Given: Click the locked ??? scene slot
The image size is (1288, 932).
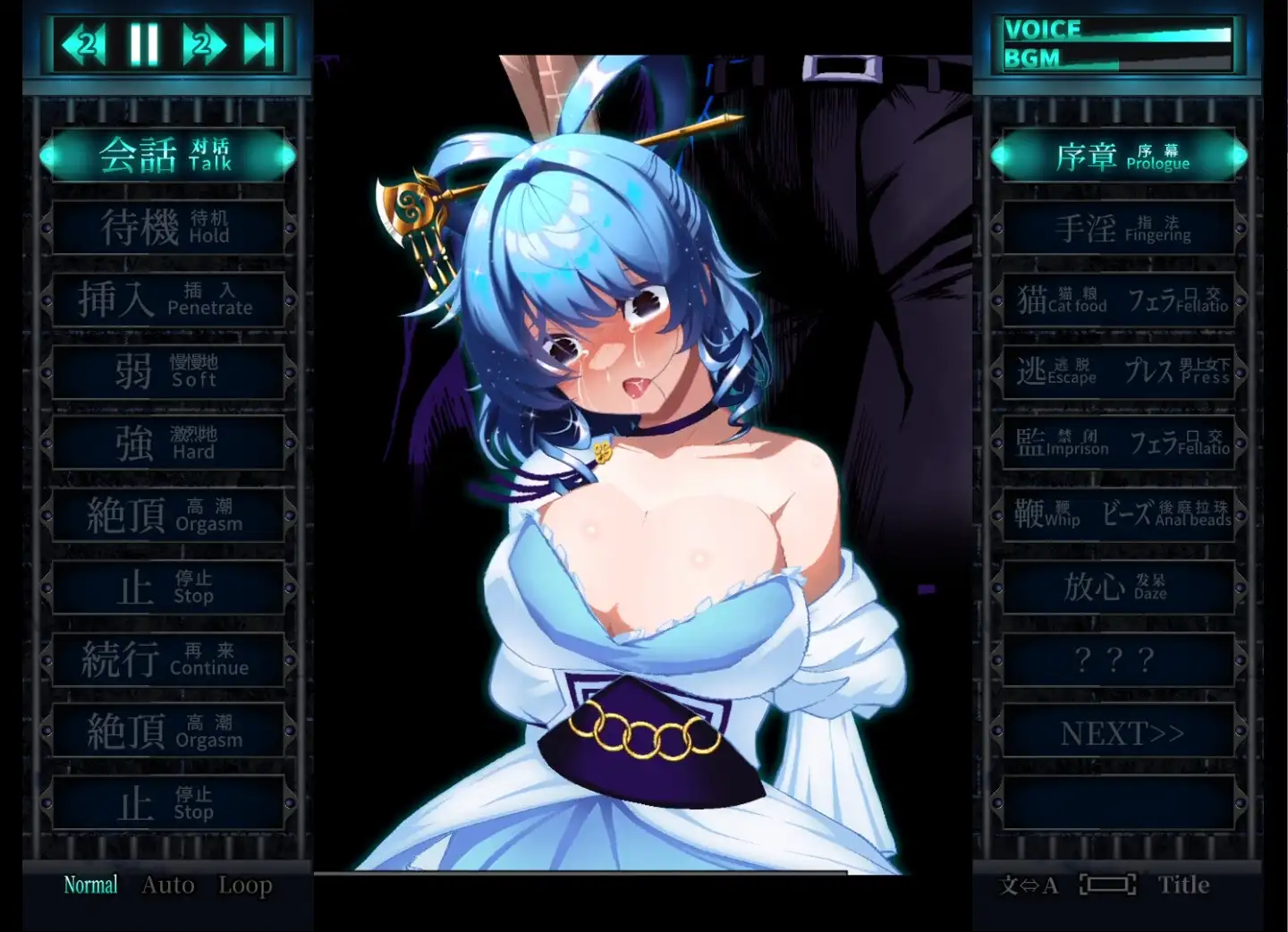Looking at the screenshot, I should point(1118,660).
